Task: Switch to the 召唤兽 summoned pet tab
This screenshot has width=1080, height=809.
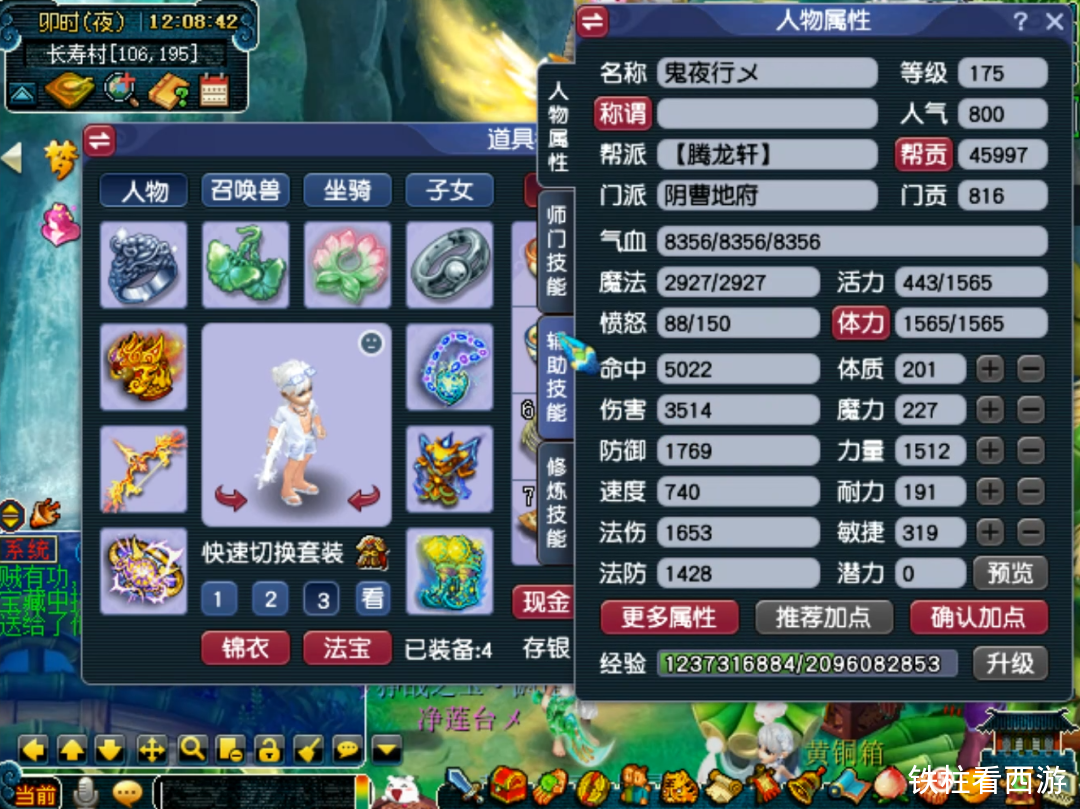Action: 246,190
